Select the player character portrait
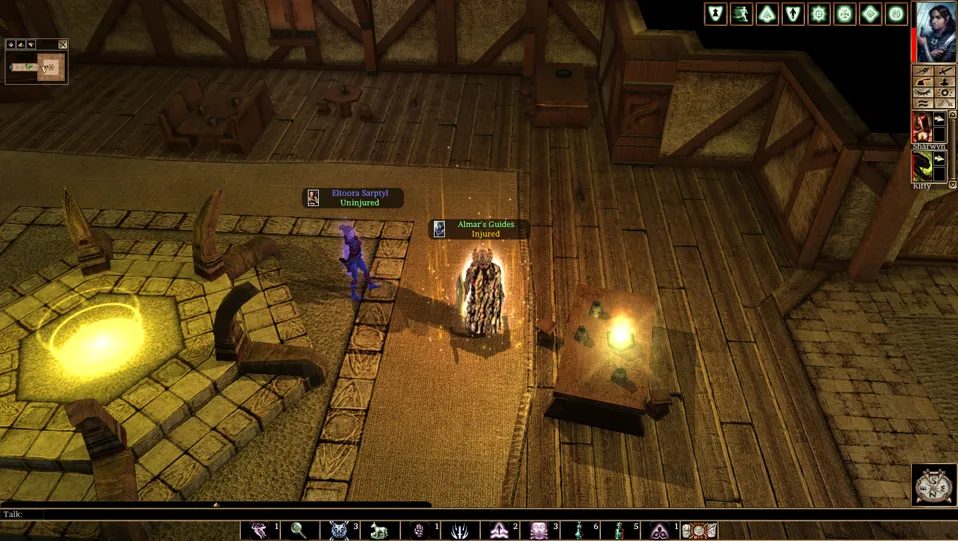958x541 pixels. pos(937,32)
